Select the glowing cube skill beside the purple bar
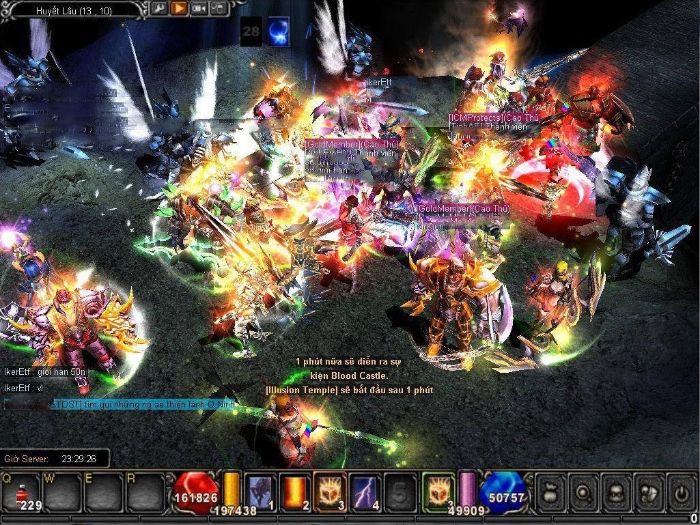 (438, 490)
